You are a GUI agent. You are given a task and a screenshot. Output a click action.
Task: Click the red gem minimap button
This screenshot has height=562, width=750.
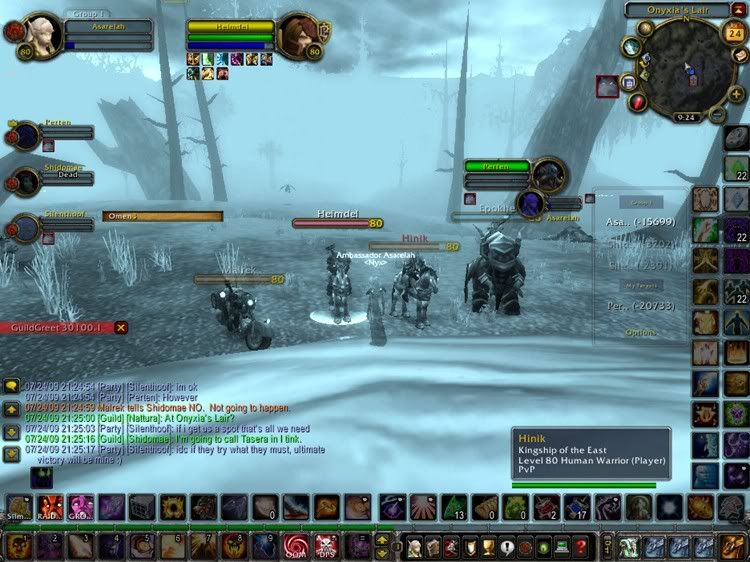(x=638, y=101)
